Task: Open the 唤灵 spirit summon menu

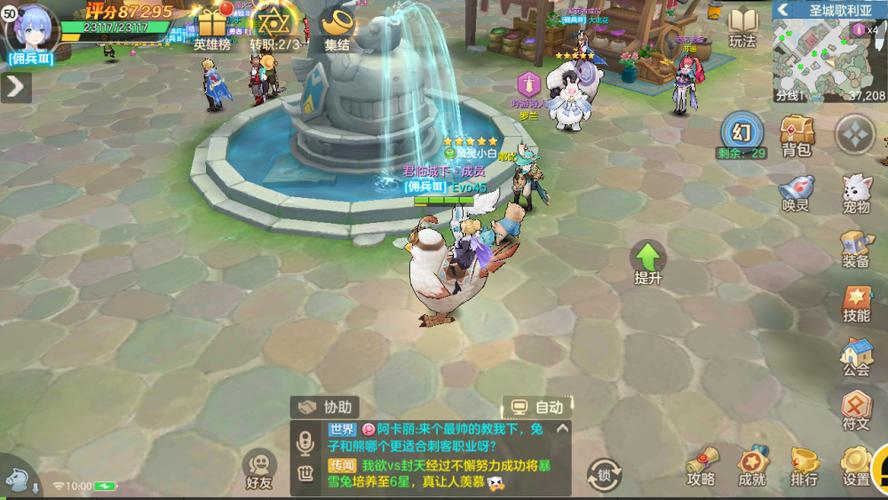Action: coord(796,192)
